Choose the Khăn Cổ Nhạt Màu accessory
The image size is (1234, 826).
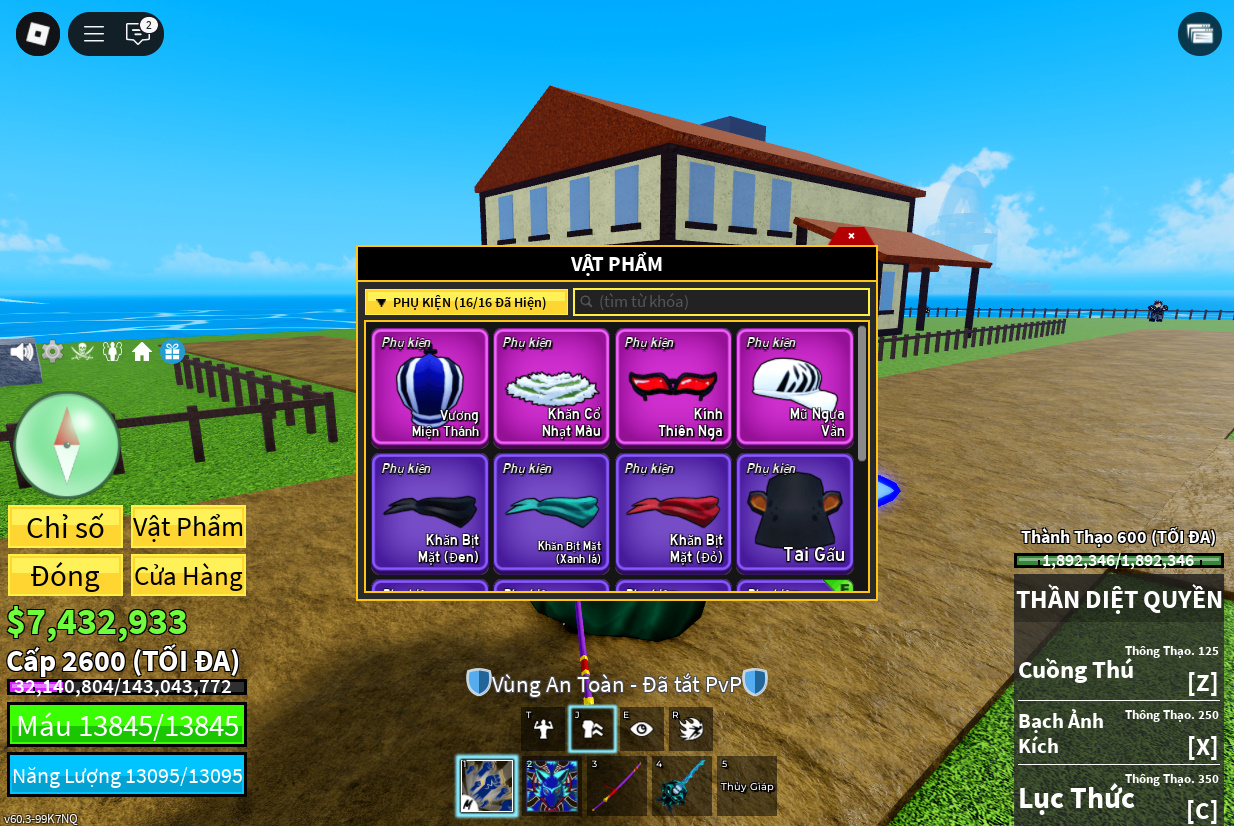[552, 386]
